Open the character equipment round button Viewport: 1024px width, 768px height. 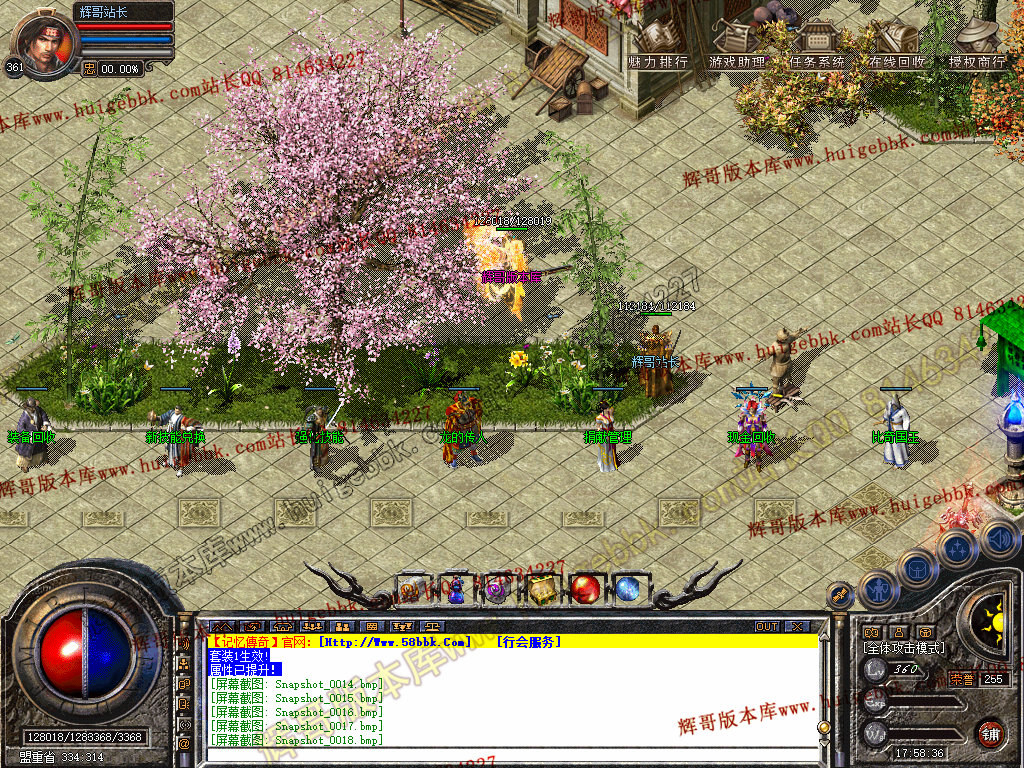877,590
